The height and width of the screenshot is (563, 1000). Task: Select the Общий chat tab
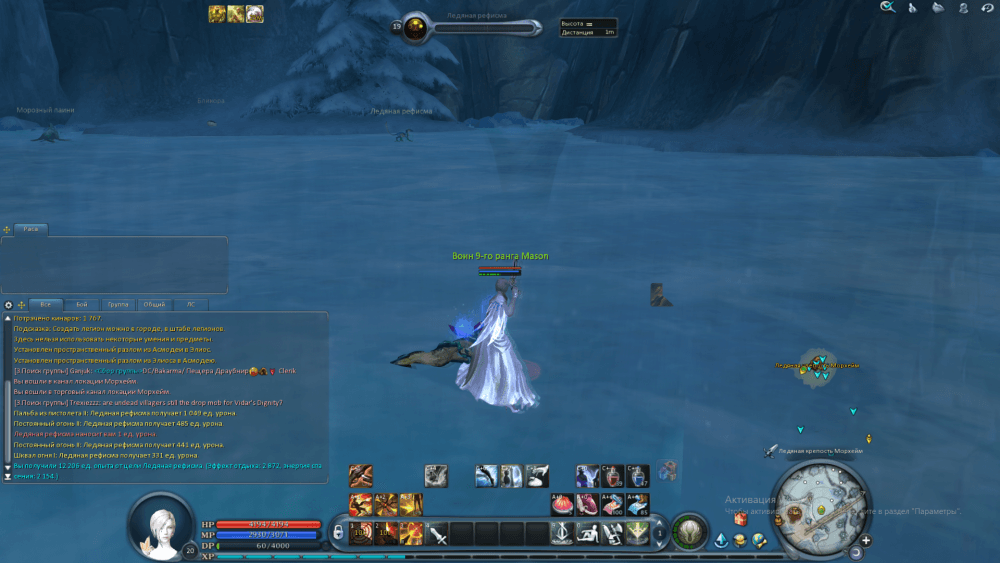154,304
